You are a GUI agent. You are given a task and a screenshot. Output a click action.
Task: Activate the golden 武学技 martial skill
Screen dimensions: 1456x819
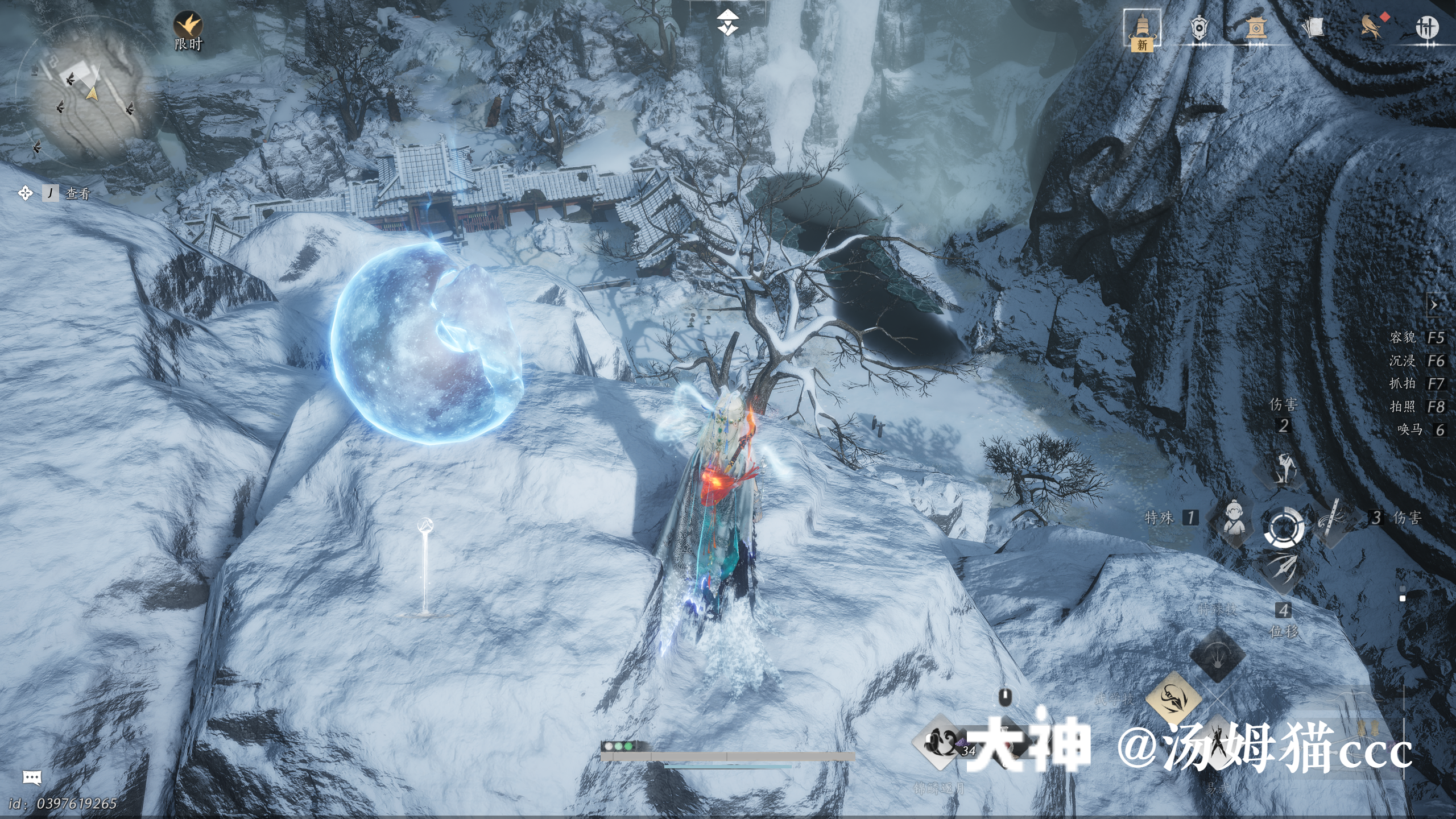pyautogui.click(x=1173, y=698)
